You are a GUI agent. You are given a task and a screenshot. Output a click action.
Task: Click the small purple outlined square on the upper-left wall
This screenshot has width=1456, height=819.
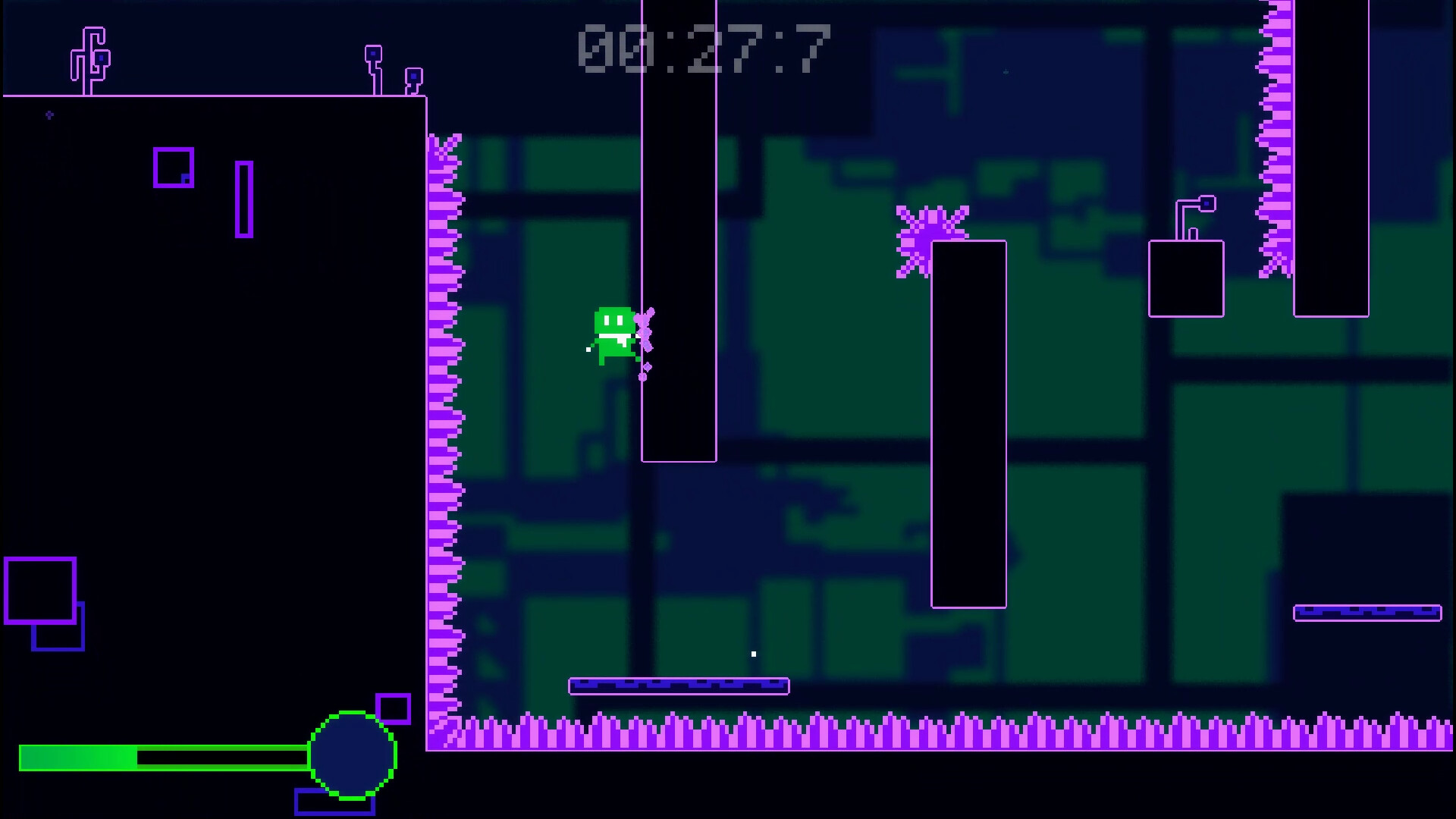(x=173, y=168)
